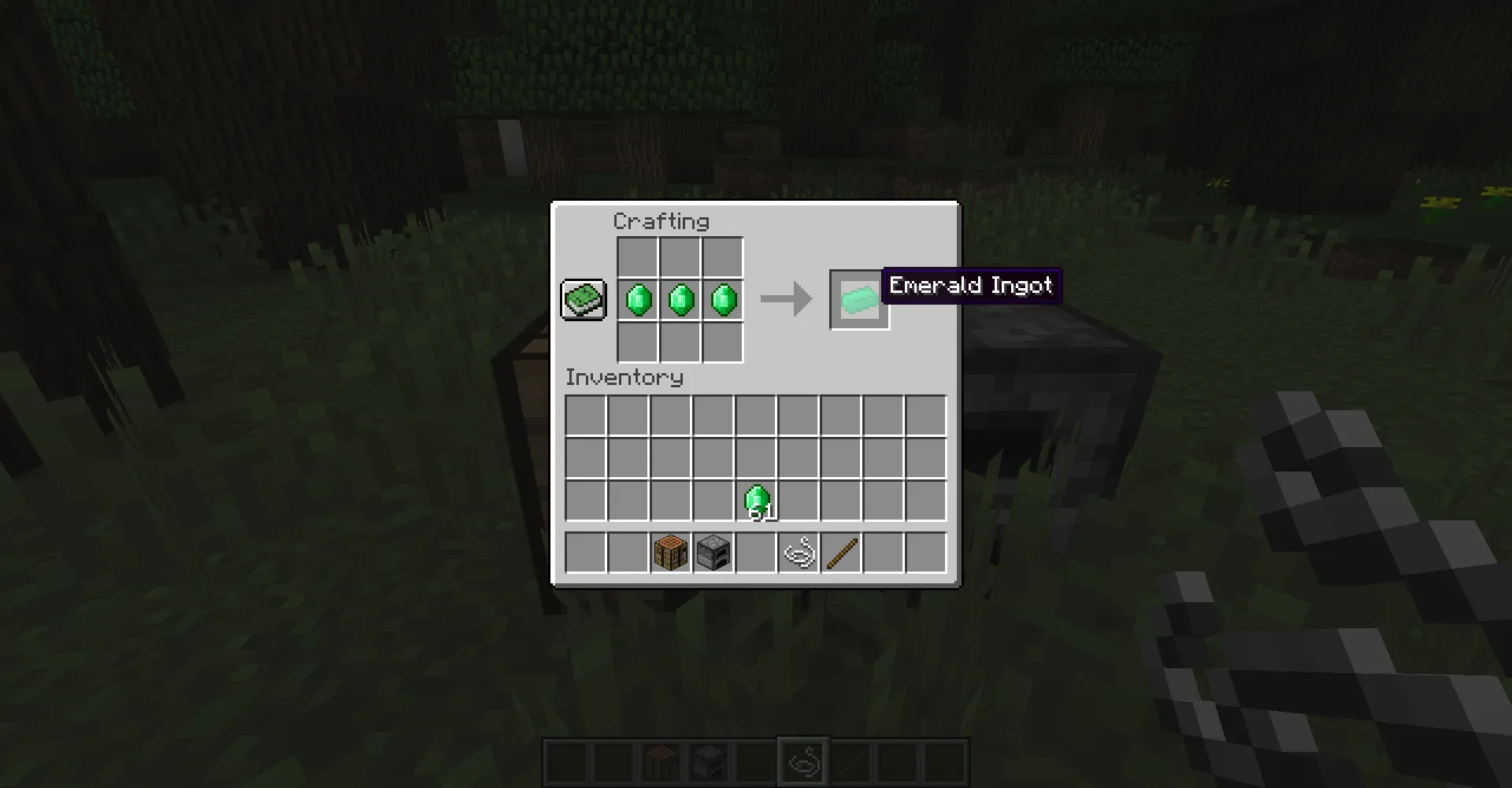Select the crafting table in the hotbar
This screenshot has height=788, width=1512.
coord(671,551)
